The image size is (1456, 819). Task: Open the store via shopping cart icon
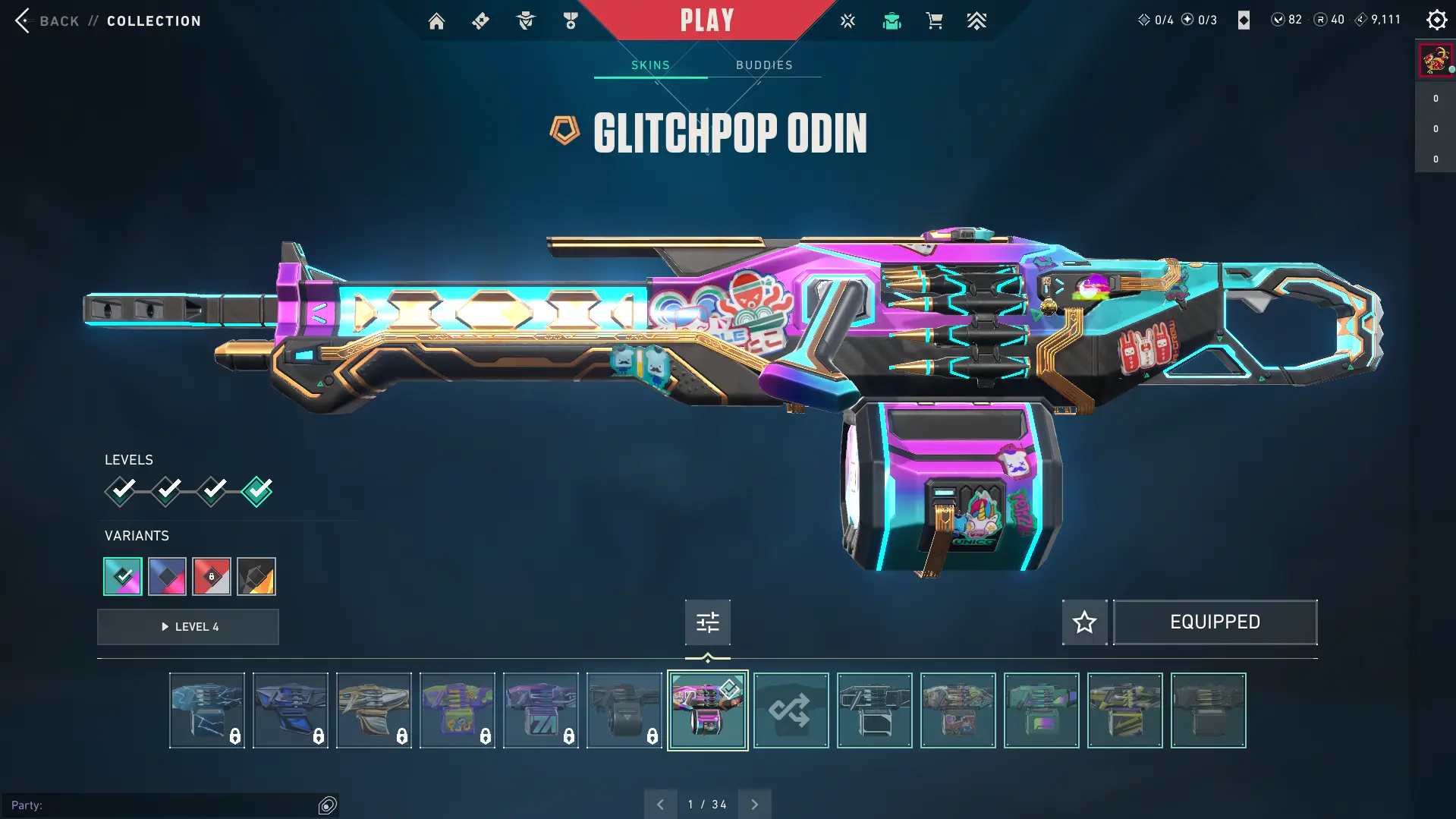pos(934,21)
